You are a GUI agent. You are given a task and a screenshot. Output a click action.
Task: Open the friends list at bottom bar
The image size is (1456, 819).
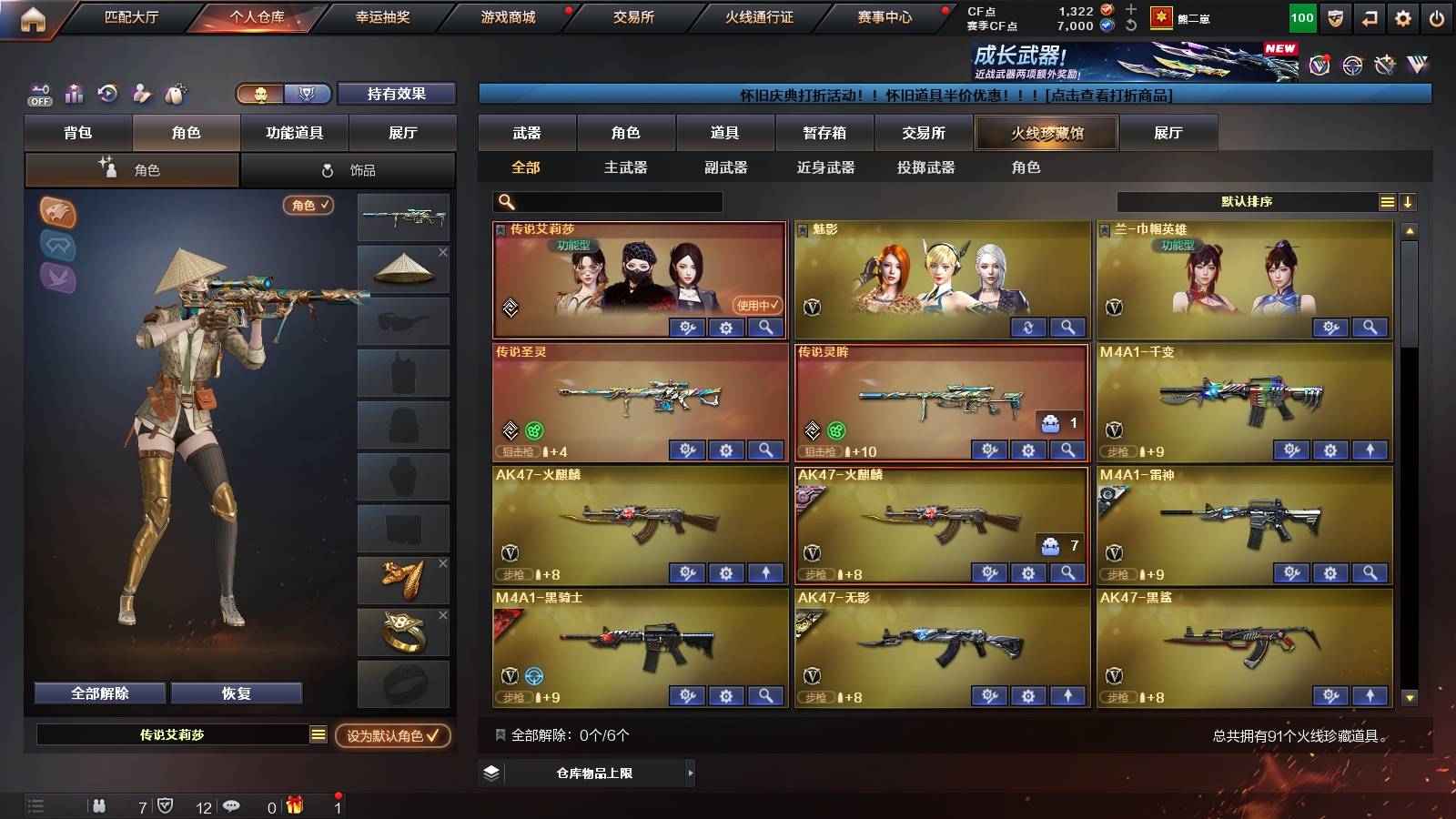coord(100,806)
